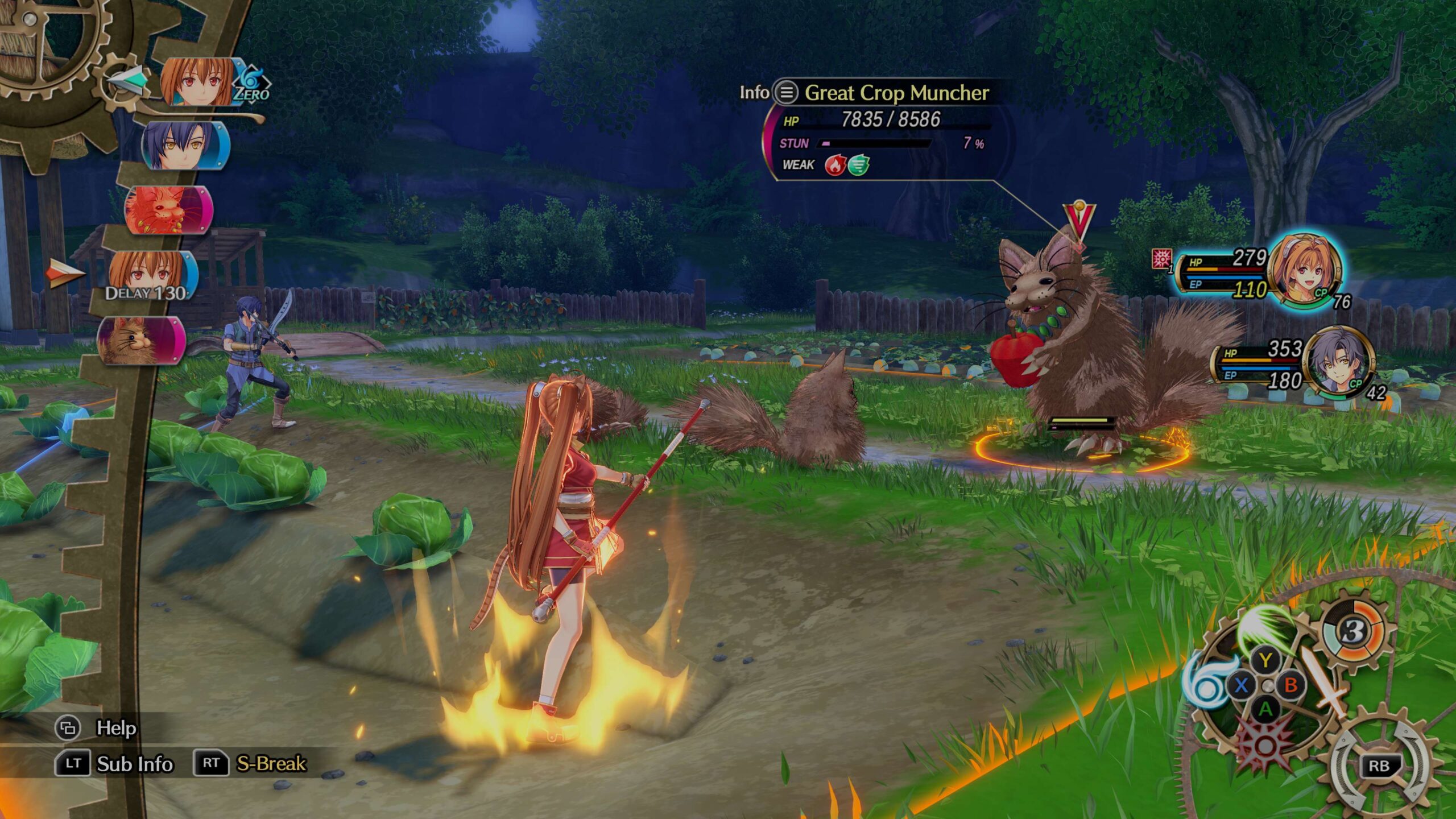This screenshot has width=1456, height=819.
Task: Rotate the command wheel with RB gear
Action: tap(1379, 766)
